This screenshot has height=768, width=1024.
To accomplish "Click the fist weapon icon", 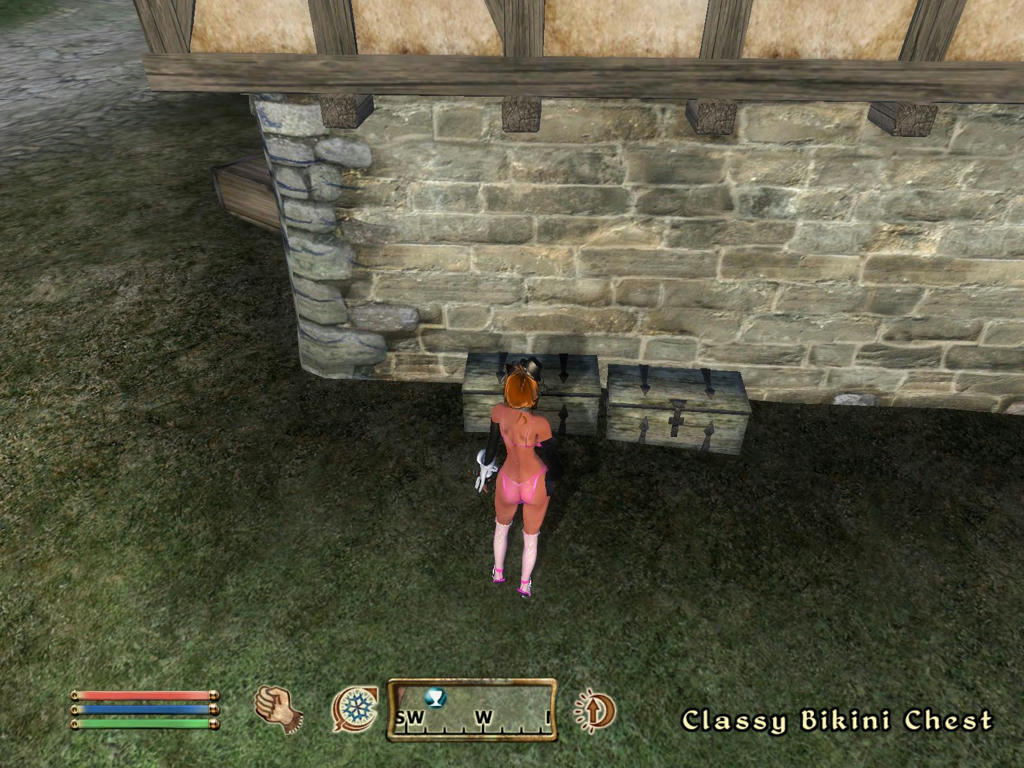I will point(278,708).
